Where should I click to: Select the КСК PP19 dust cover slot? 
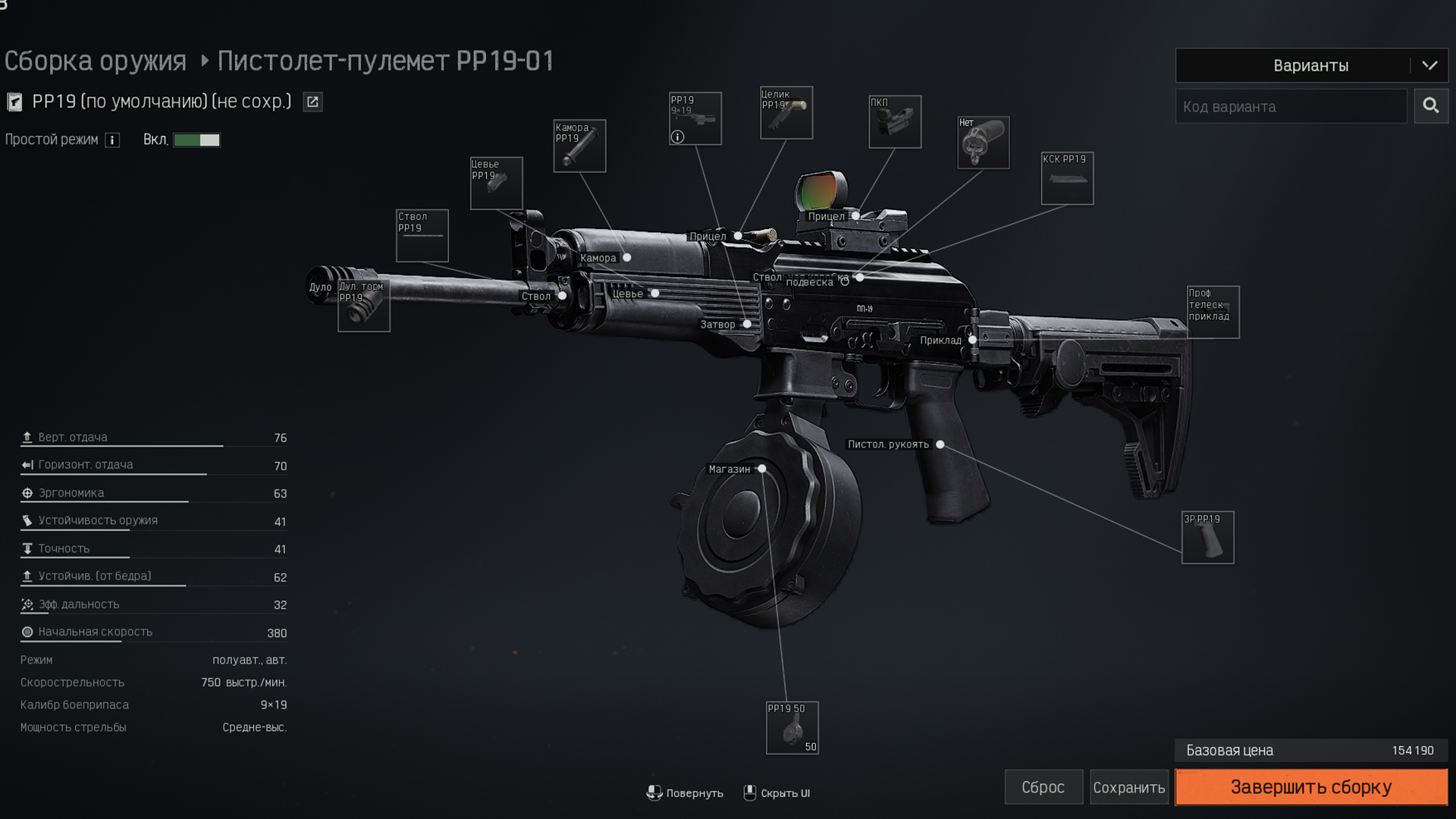coord(1067,179)
